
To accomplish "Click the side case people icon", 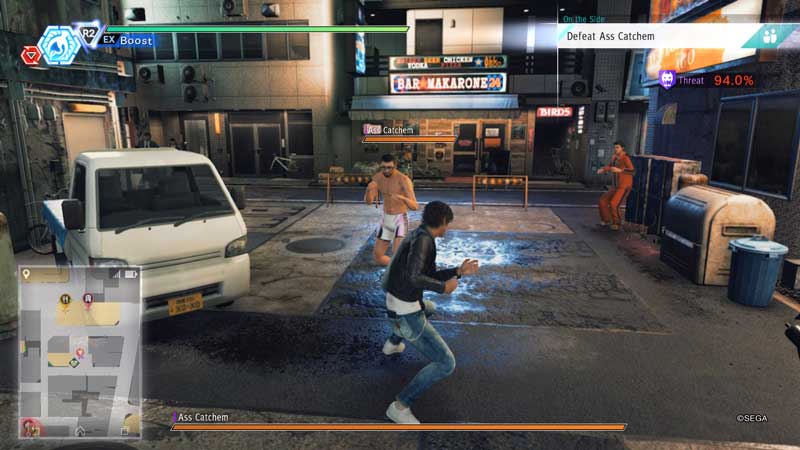I will pos(771,37).
